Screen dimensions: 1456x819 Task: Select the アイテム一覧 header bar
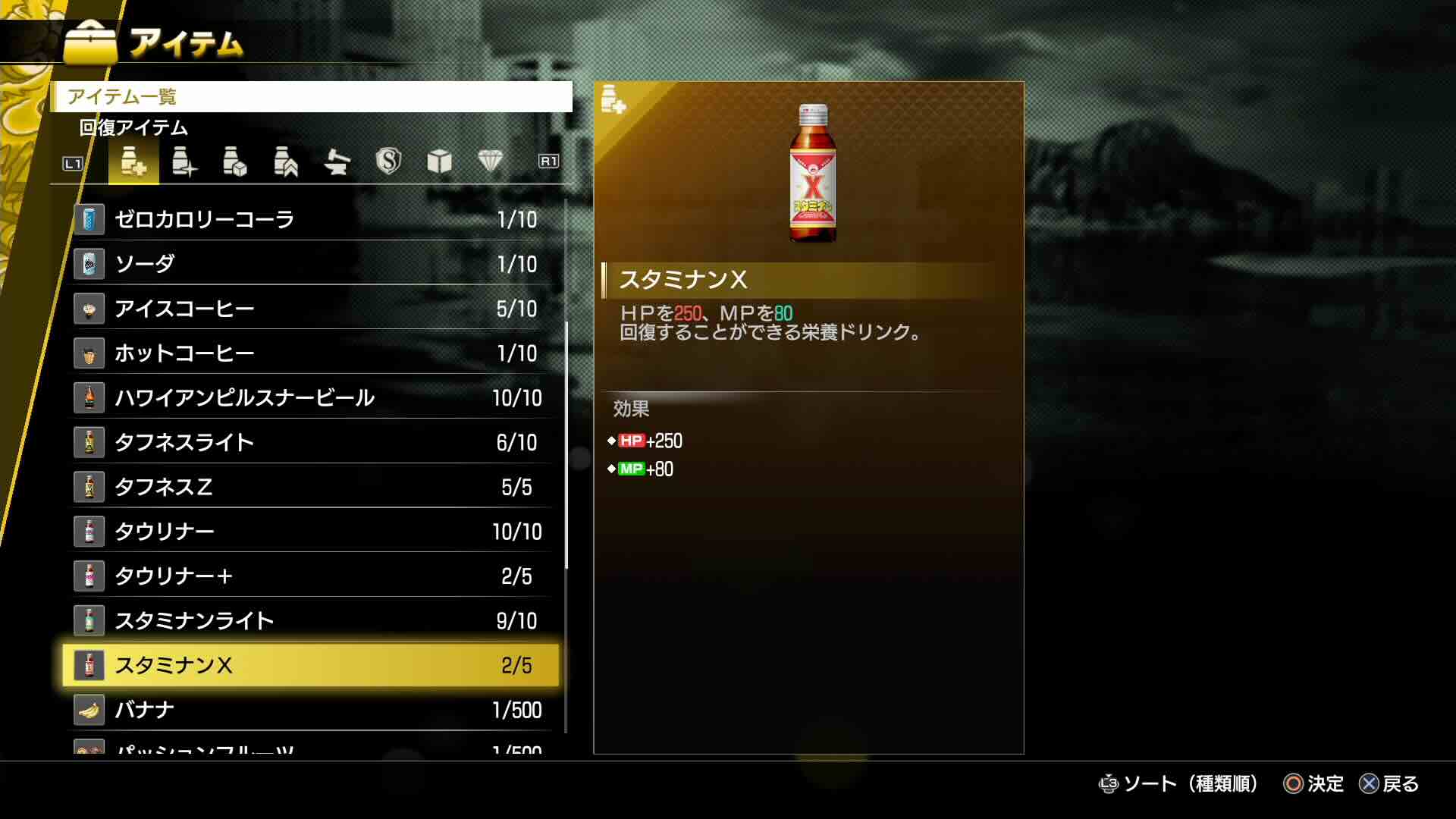pos(311,97)
